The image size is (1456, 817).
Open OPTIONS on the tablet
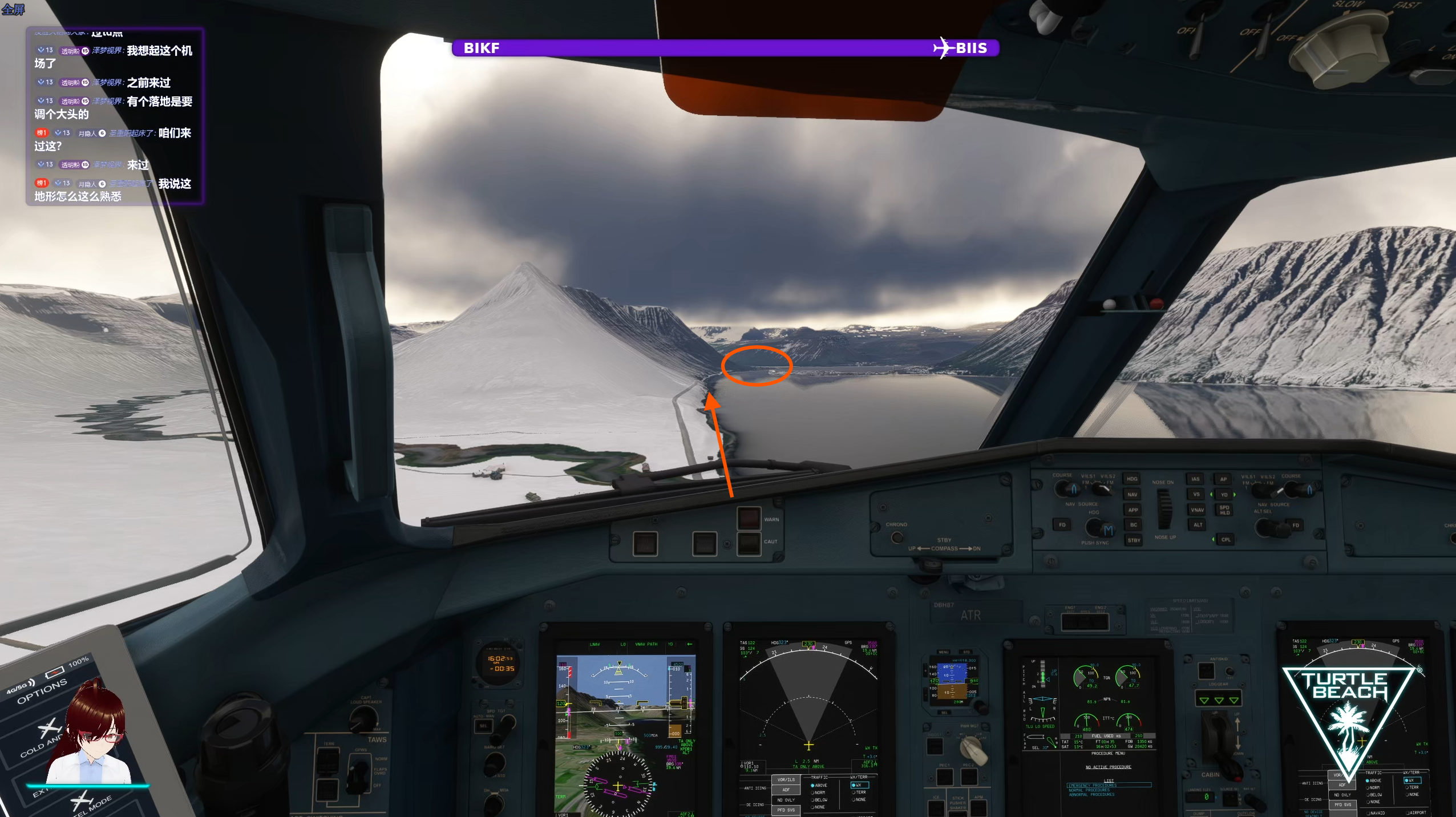[42, 691]
